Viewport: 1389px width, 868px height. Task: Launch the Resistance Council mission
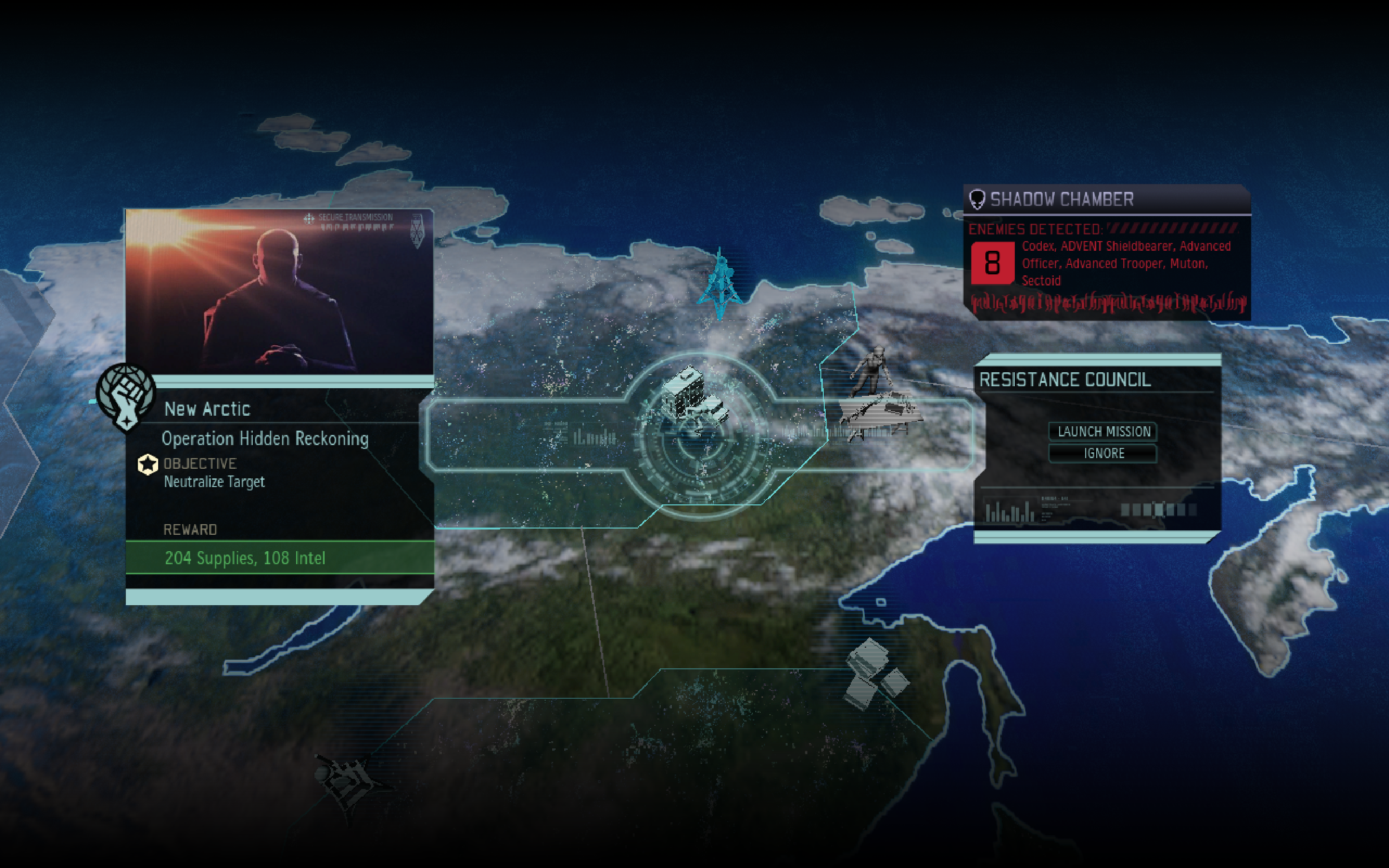[x=1103, y=431]
